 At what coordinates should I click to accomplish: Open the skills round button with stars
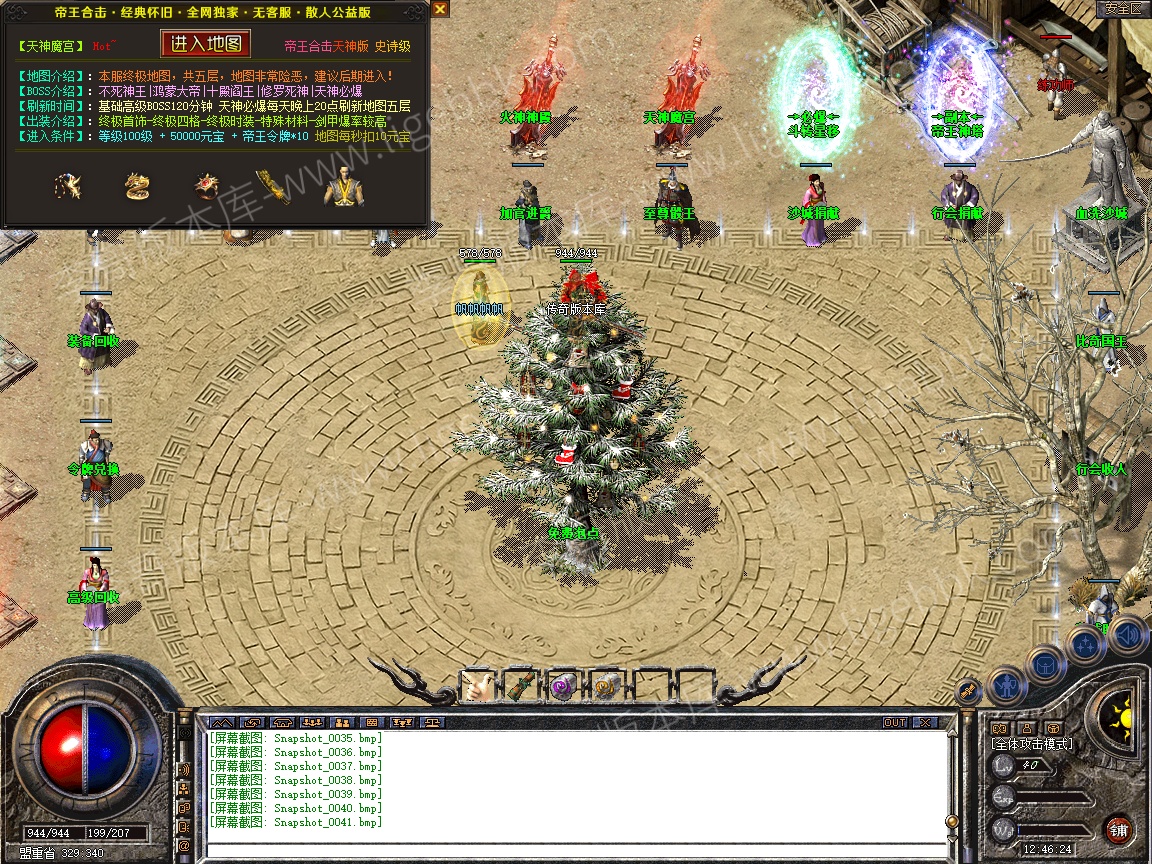[x=1085, y=644]
